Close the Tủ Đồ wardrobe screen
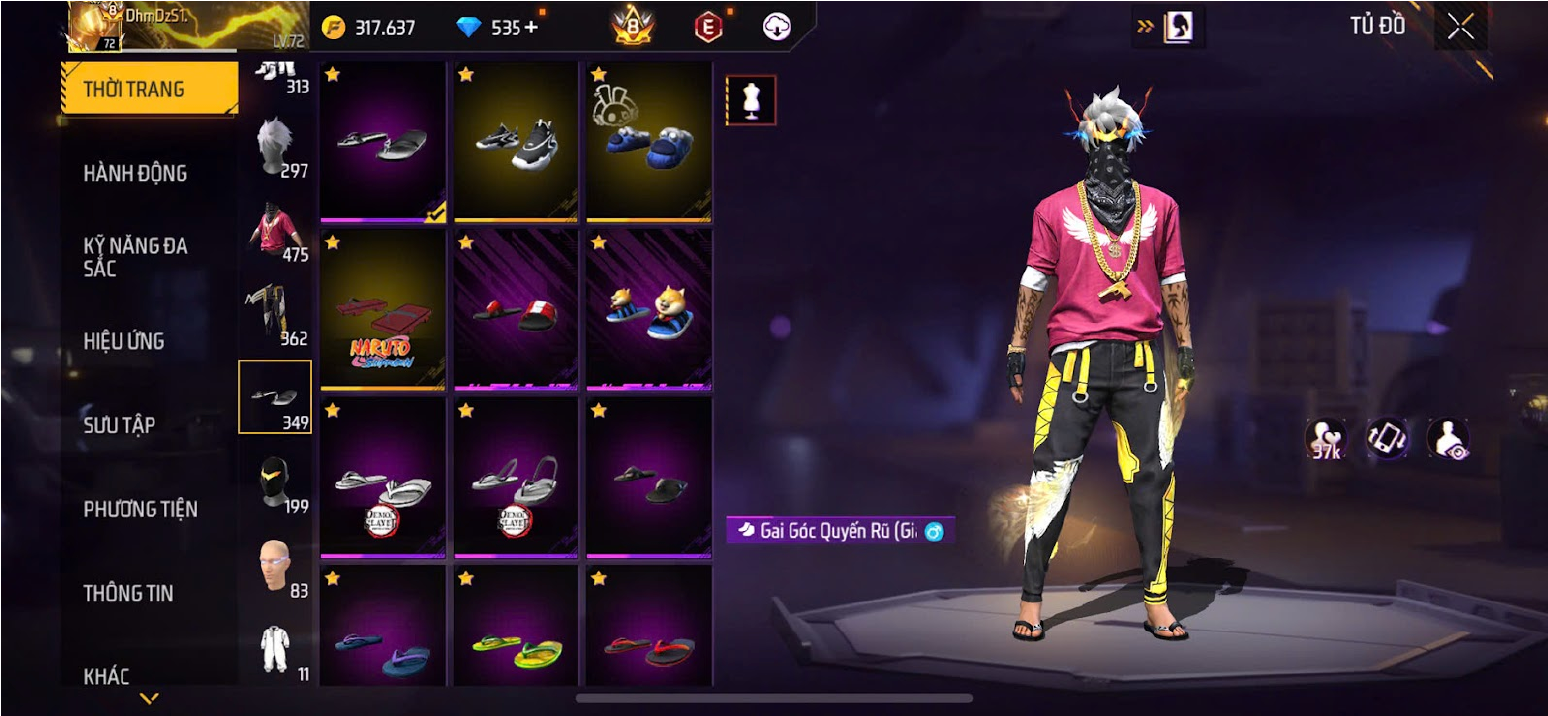The image size is (1548, 716). tap(1460, 27)
